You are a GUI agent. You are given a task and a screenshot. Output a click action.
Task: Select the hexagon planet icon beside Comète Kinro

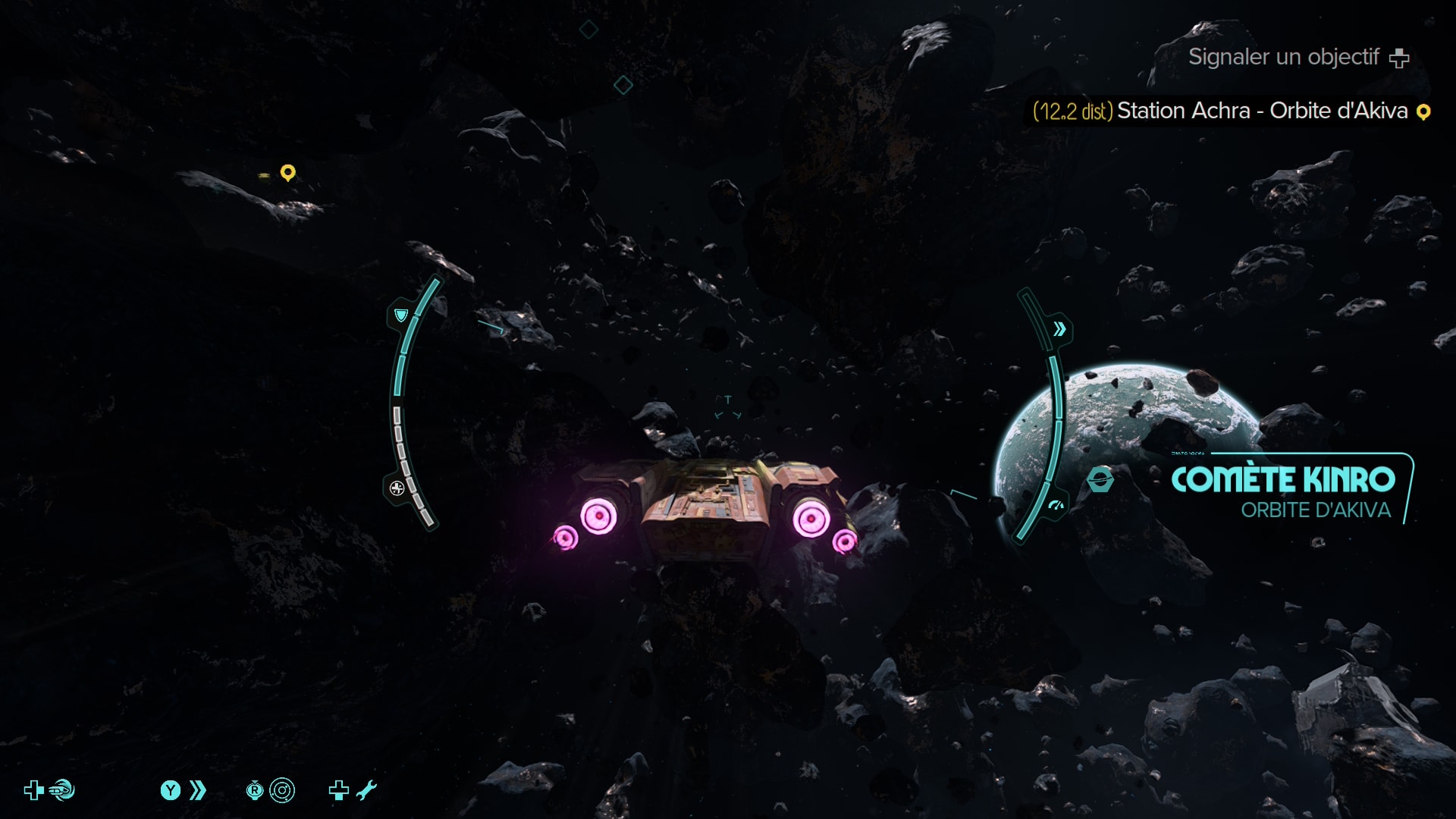tap(1100, 480)
